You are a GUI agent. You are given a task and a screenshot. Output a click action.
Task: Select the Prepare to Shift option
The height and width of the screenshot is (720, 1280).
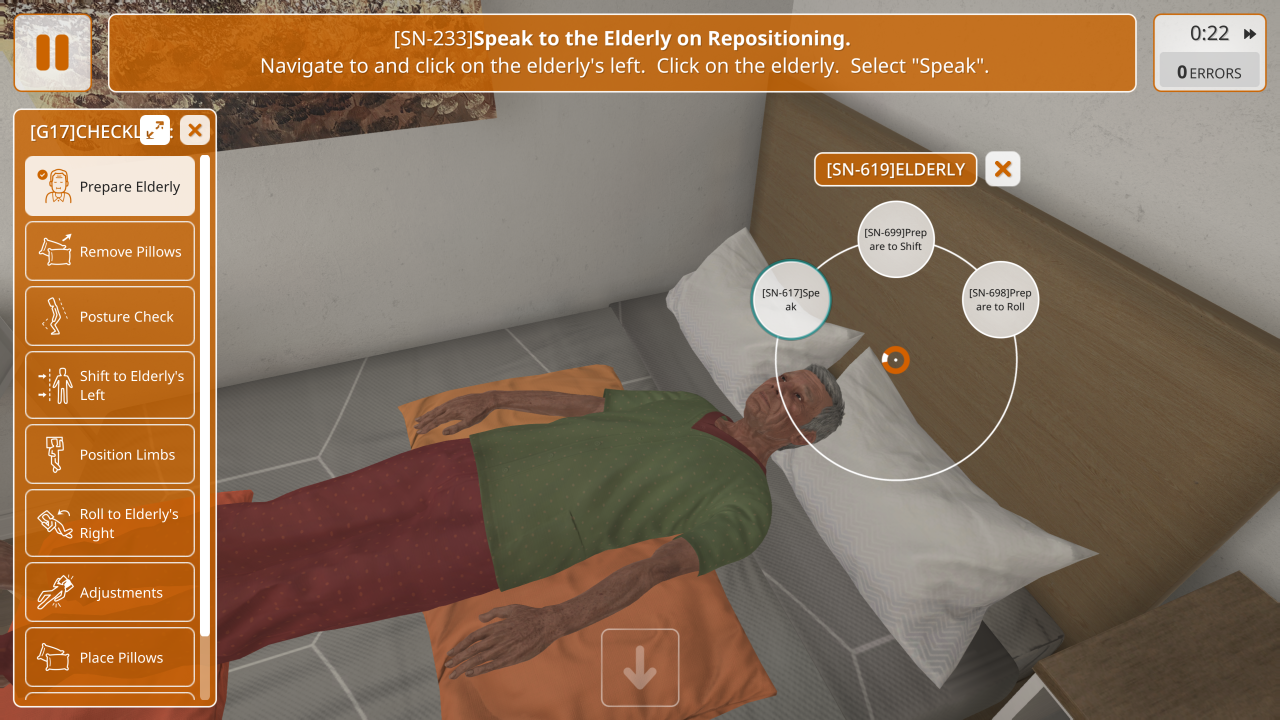click(x=895, y=239)
